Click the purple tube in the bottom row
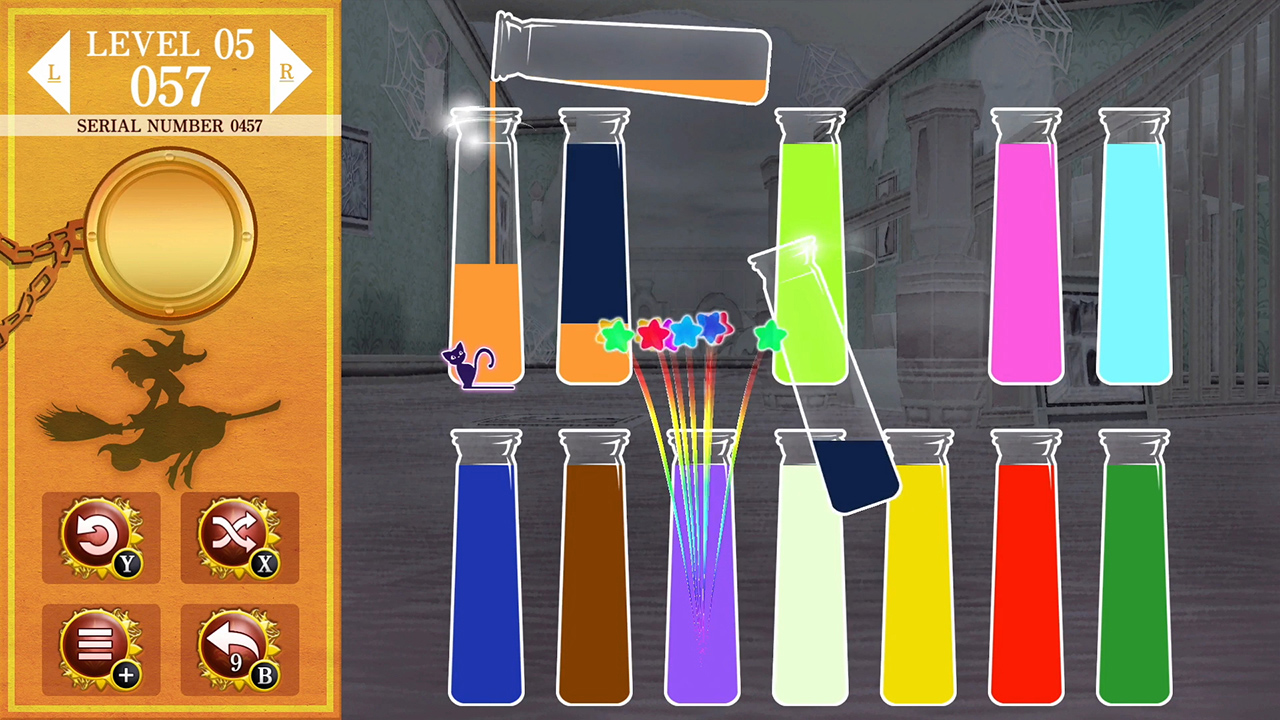This screenshot has width=1280, height=720. click(702, 580)
